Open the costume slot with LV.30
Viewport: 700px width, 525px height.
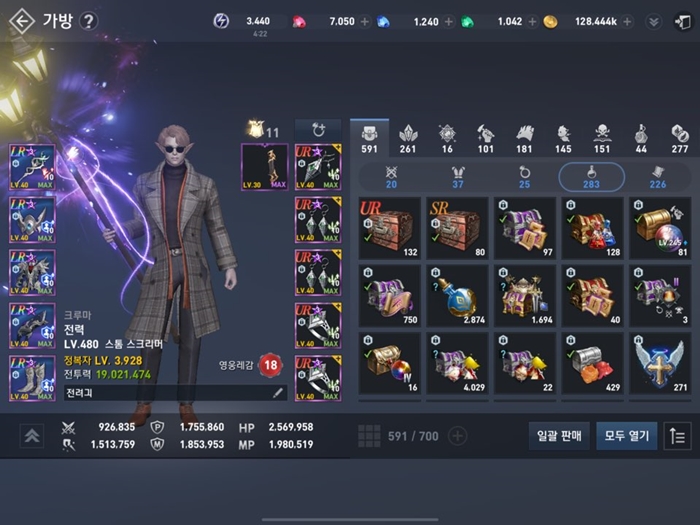point(264,166)
